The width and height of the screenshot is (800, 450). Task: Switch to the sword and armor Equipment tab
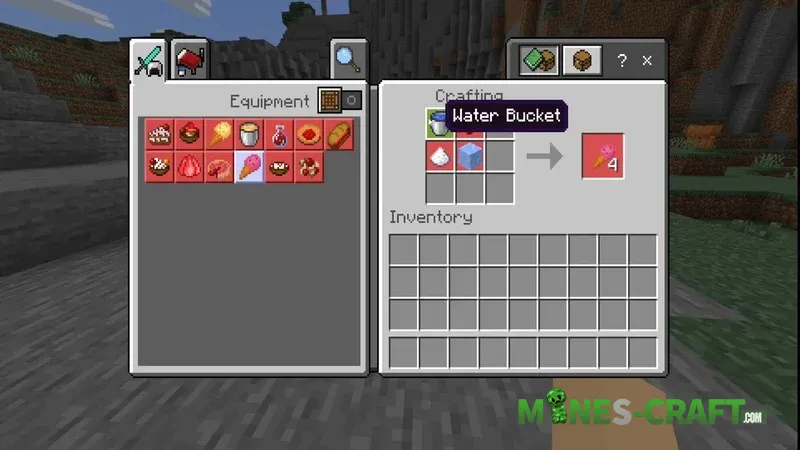click(x=149, y=63)
